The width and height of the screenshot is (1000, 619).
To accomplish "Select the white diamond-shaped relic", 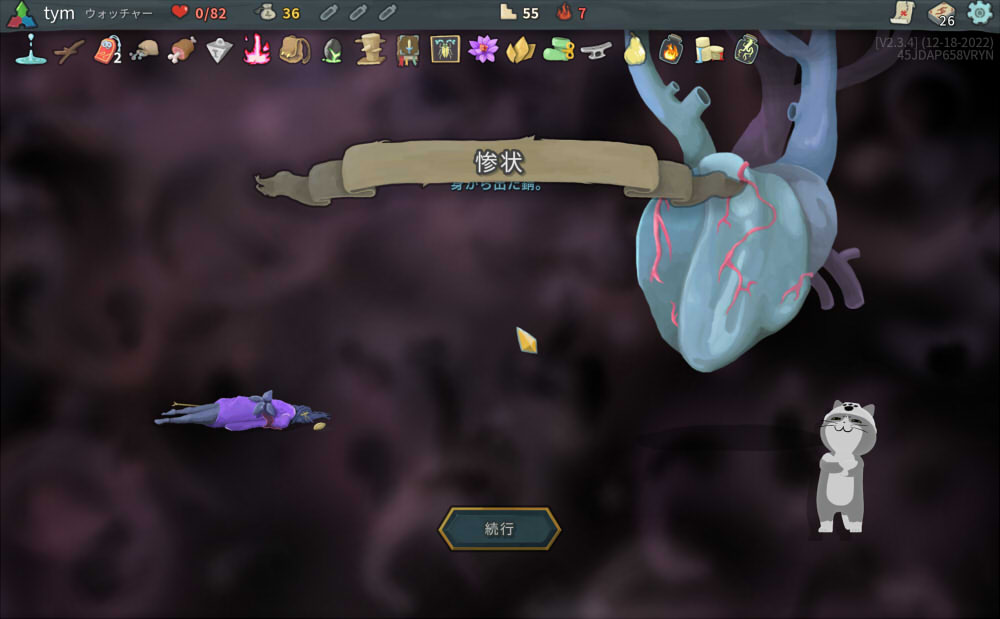I will pos(219,49).
